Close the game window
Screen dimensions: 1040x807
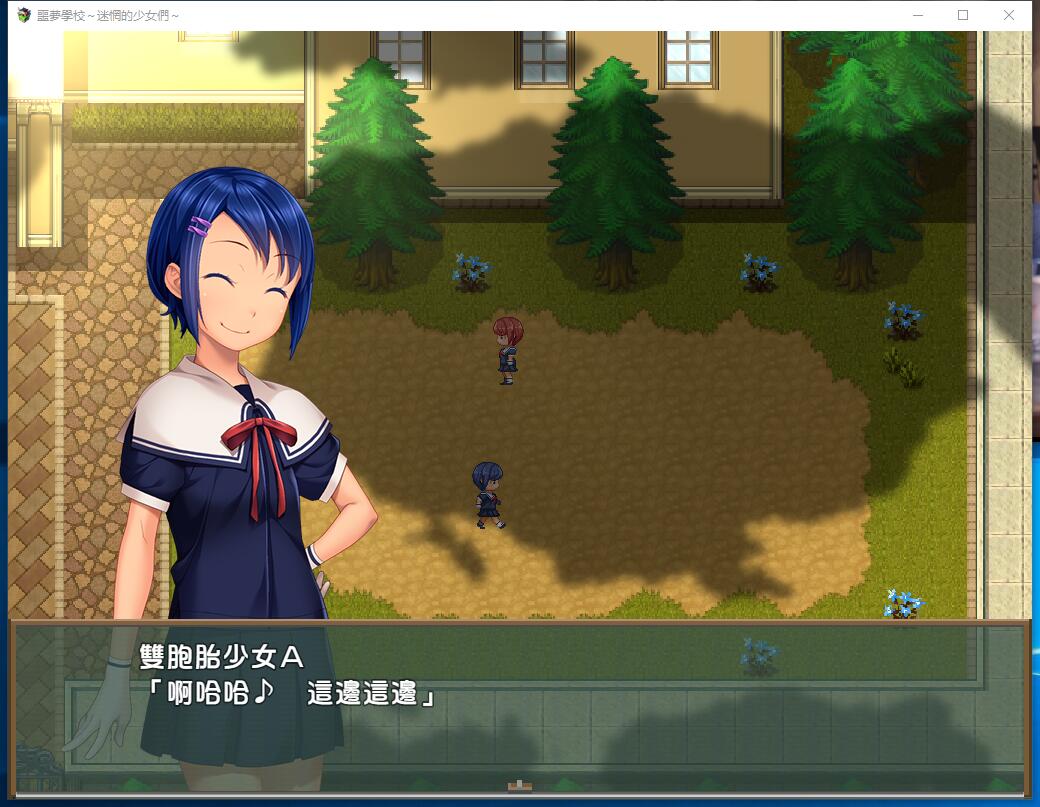point(1008,15)
